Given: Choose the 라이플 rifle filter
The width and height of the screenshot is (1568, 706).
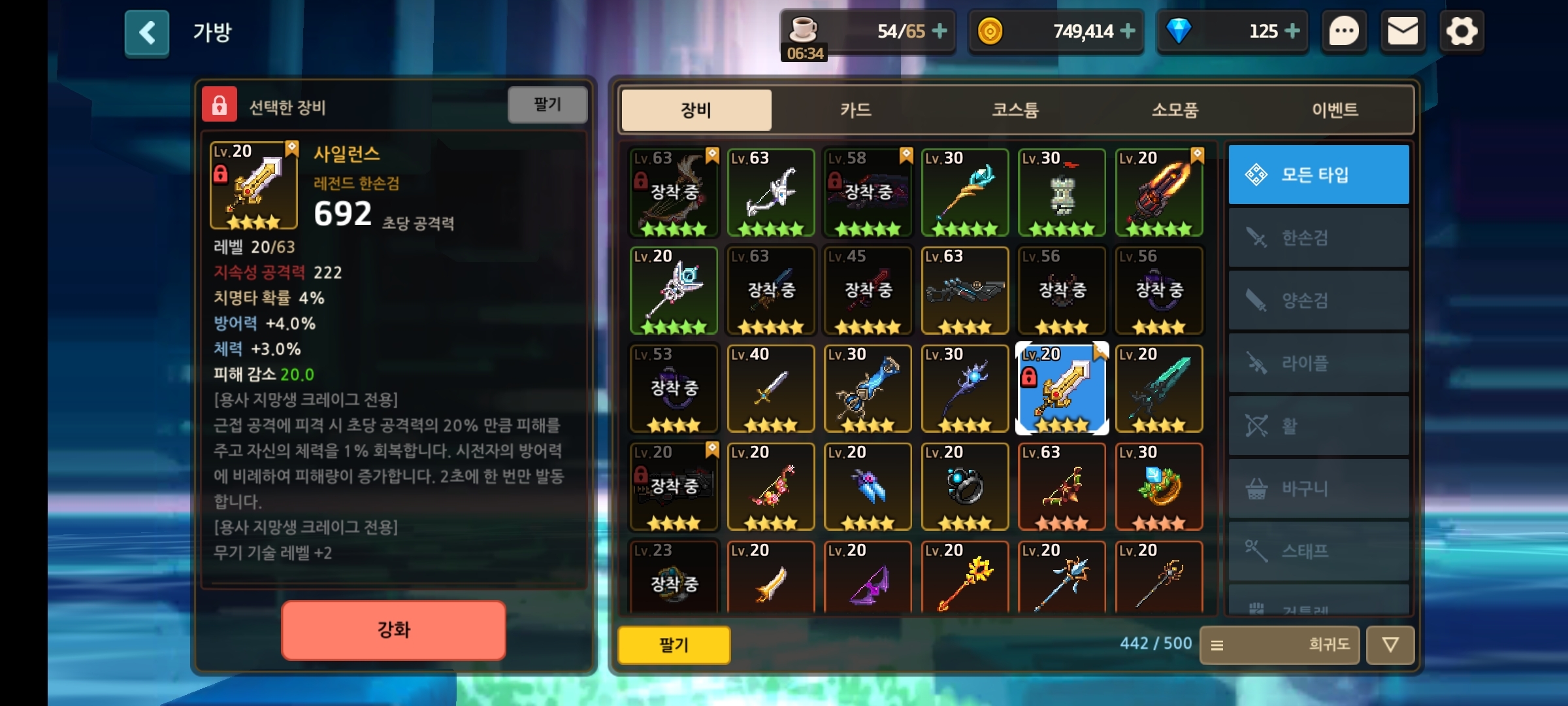Looking at the screenshot, I should point(1318,363).
